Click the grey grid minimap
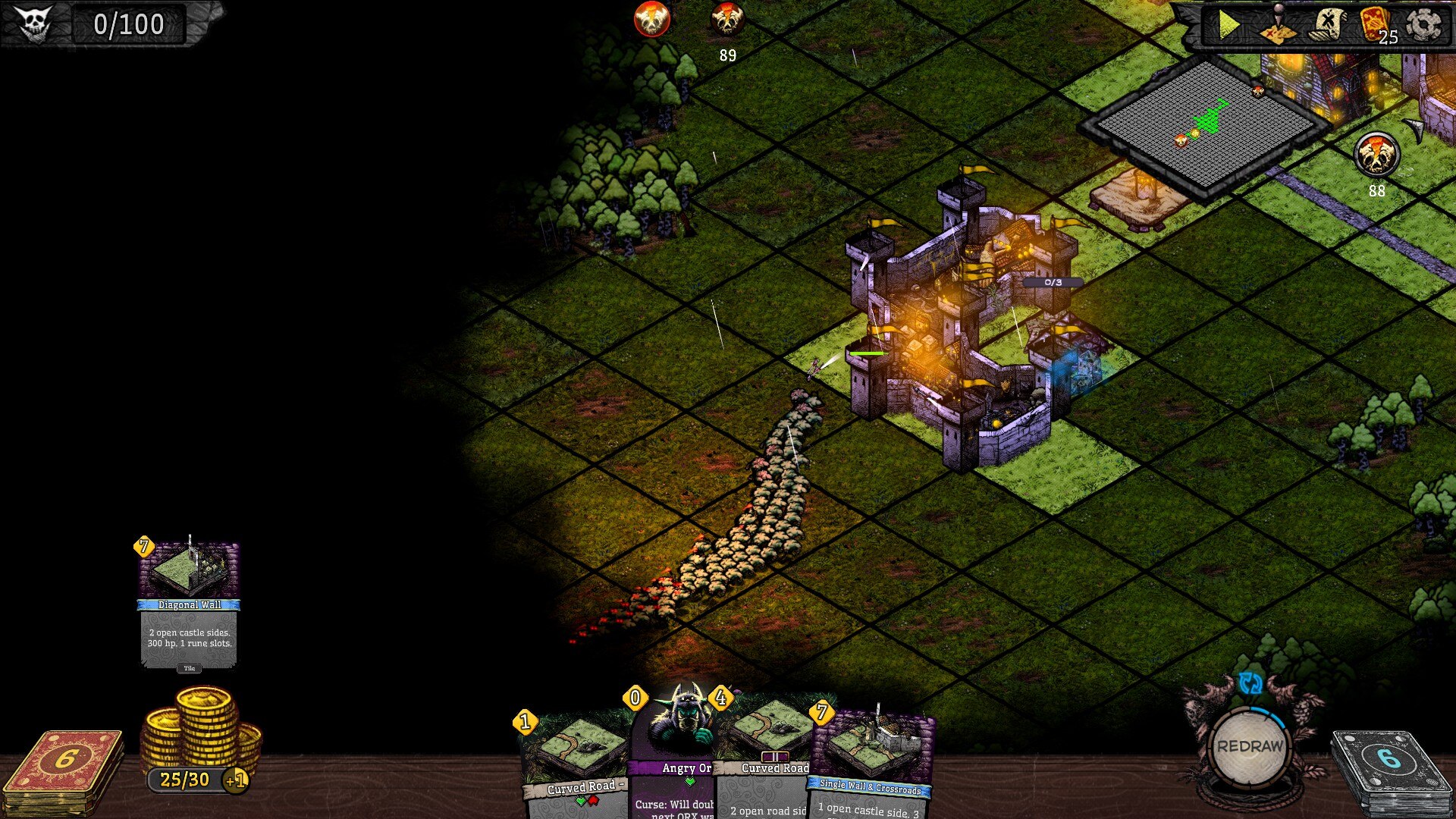 pyautogui.click(x=1206, y=124)
